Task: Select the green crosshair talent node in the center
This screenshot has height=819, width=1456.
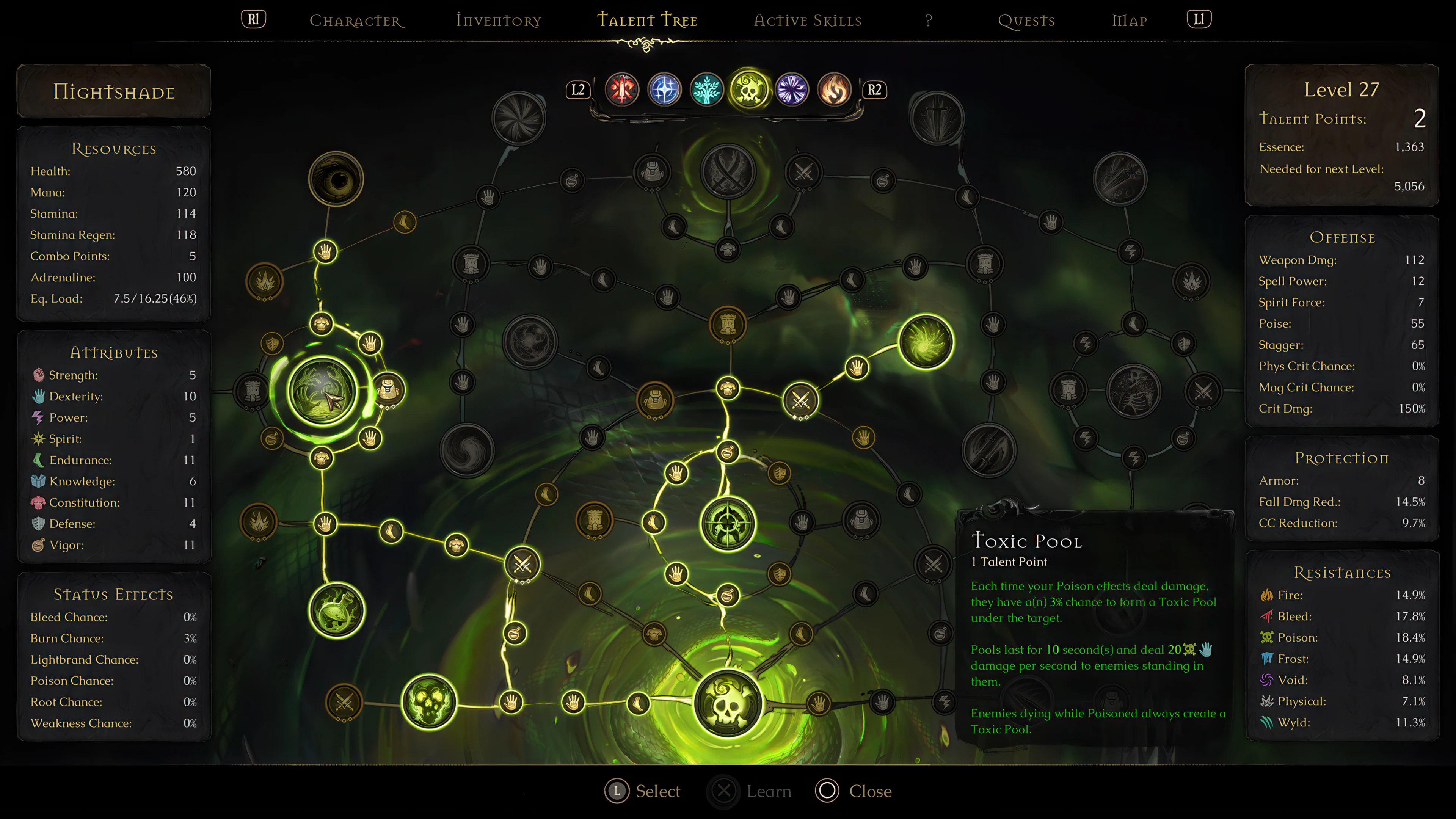Action: point(728,523)
